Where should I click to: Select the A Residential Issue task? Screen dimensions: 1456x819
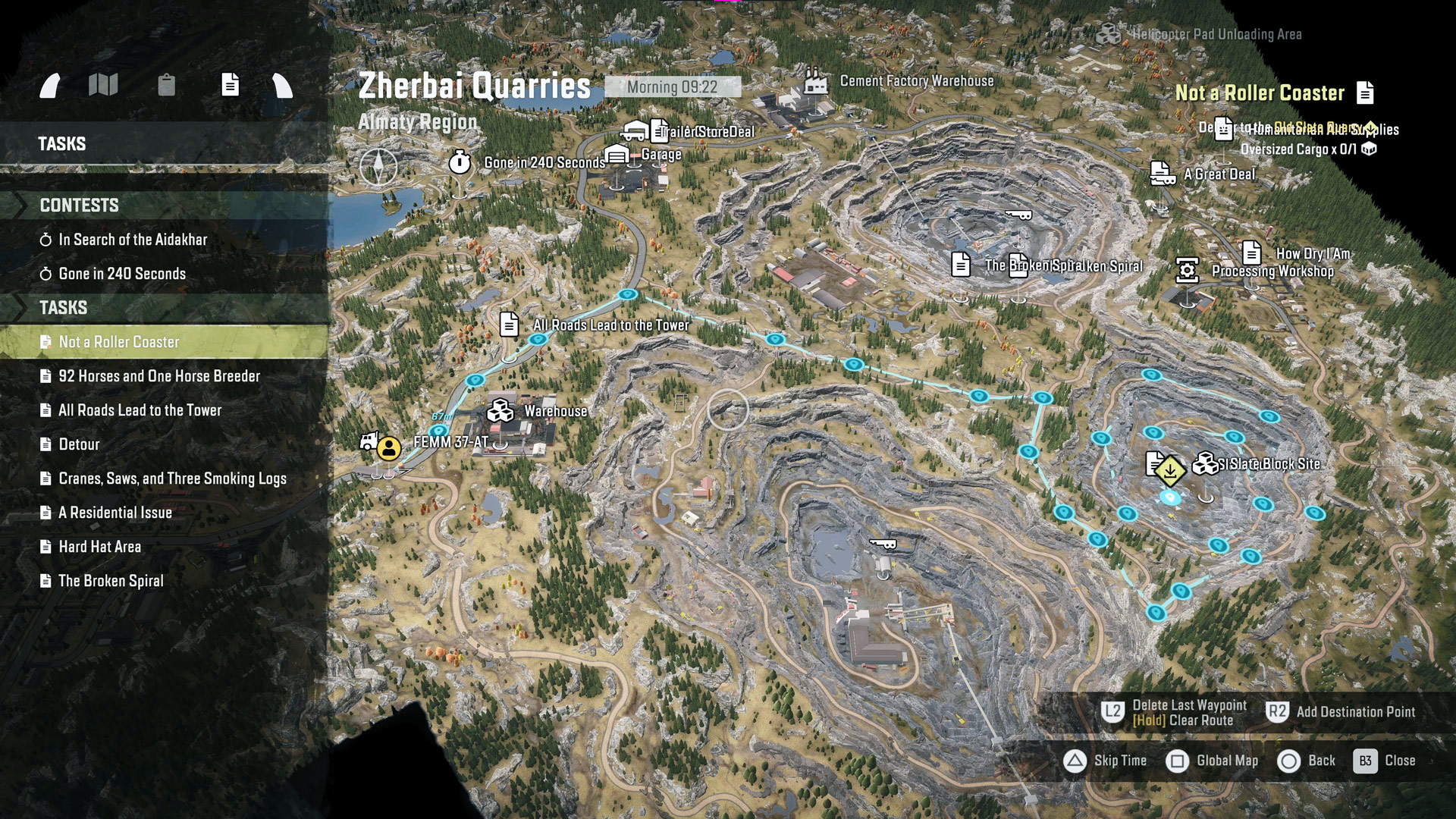pos(115,513)
